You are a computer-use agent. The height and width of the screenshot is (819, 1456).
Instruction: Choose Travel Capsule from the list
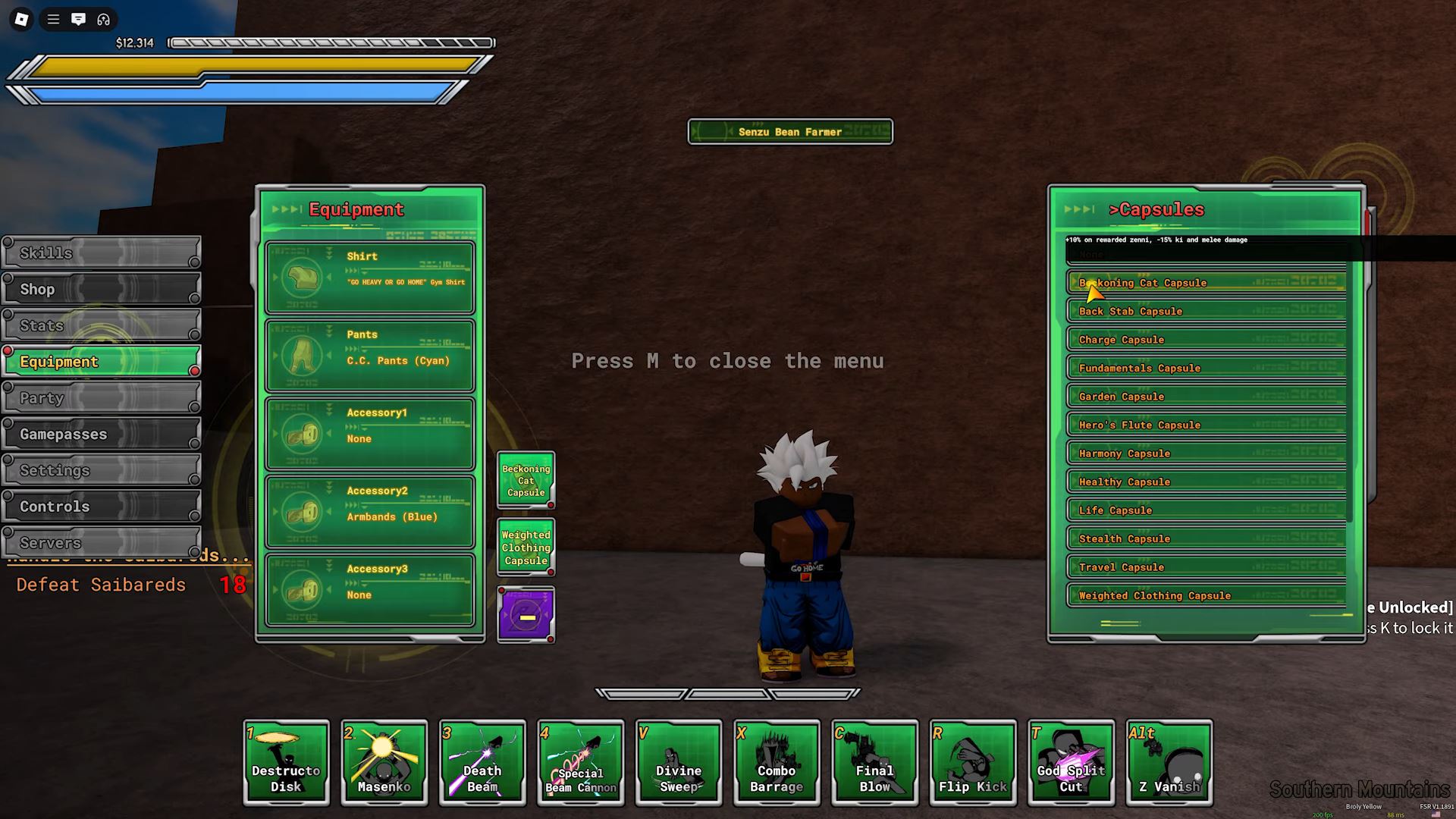[1206, 567]
